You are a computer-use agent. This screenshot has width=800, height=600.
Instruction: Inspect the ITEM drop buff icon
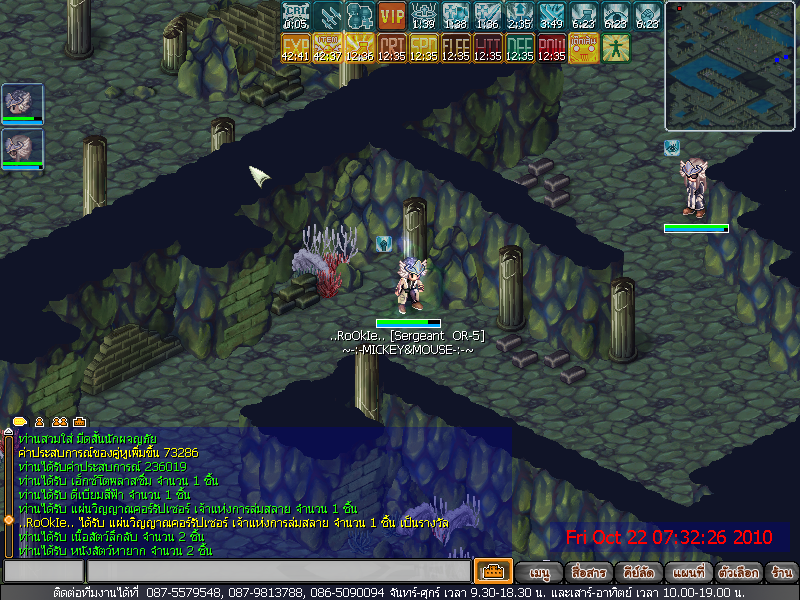click(x=327, y=47)
